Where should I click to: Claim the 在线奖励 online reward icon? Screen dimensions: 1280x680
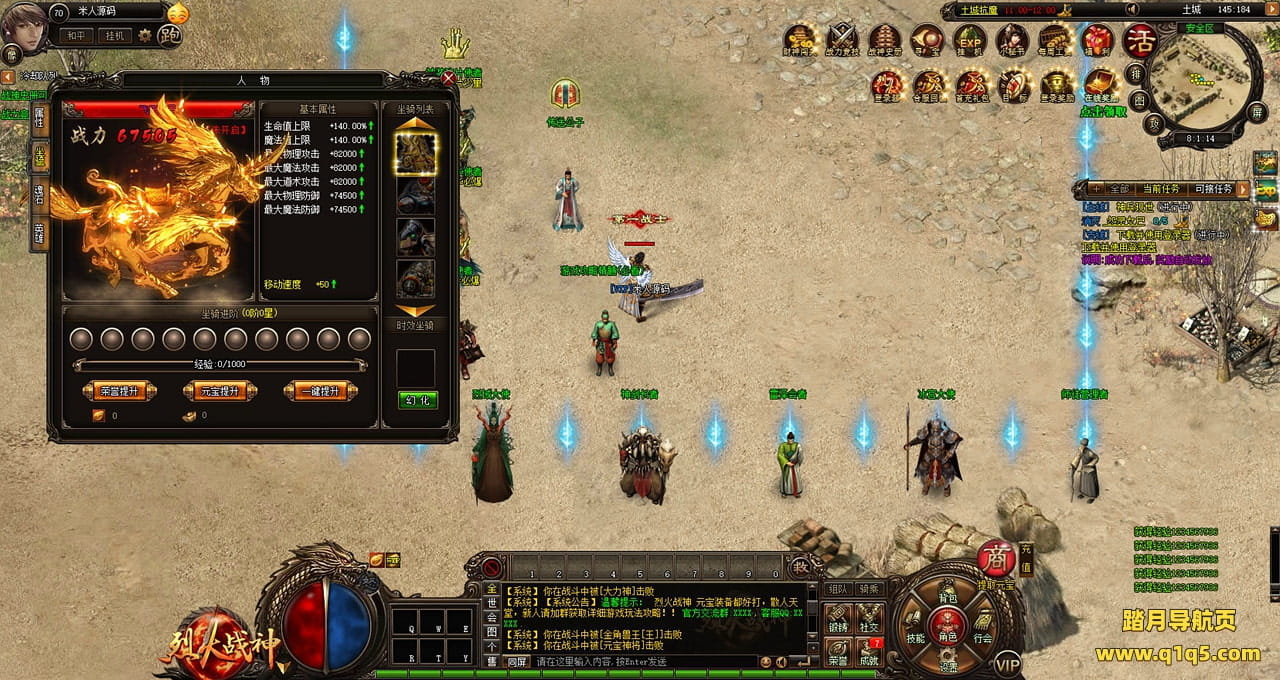coord(1100,84)
